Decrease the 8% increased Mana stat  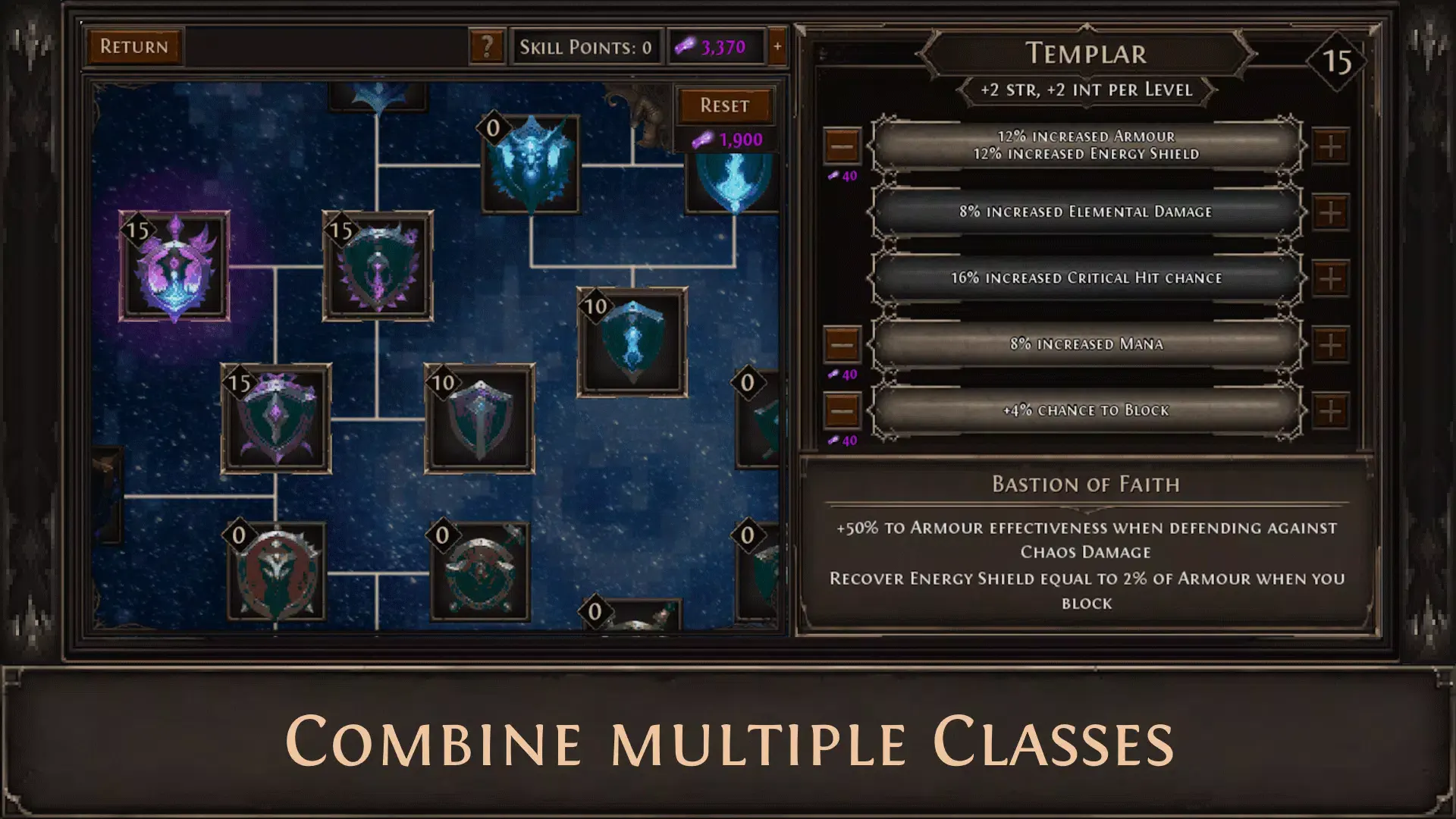click(842, 344)
